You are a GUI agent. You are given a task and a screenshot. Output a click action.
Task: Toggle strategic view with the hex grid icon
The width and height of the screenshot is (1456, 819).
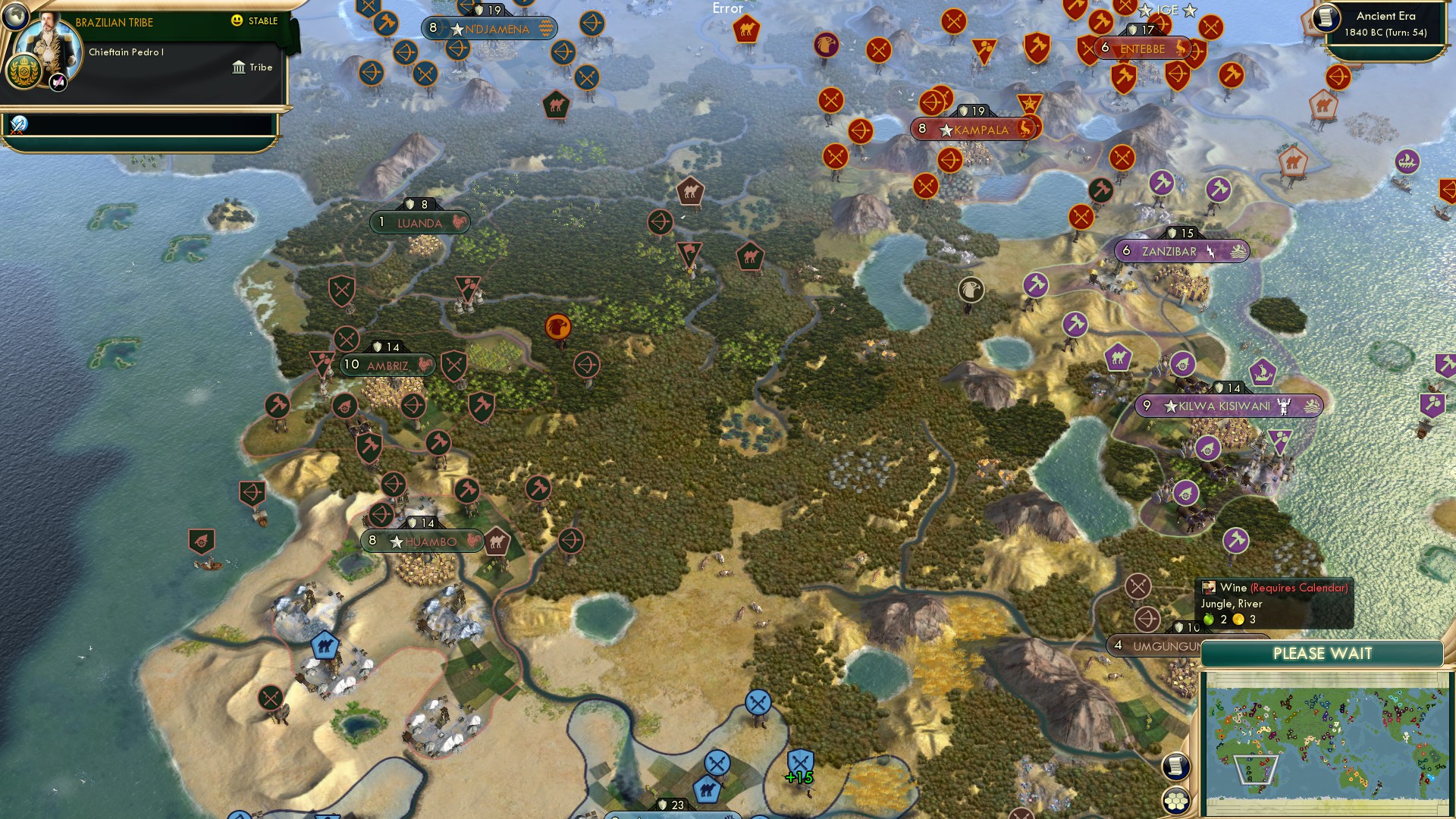[x=1175, y=800]
